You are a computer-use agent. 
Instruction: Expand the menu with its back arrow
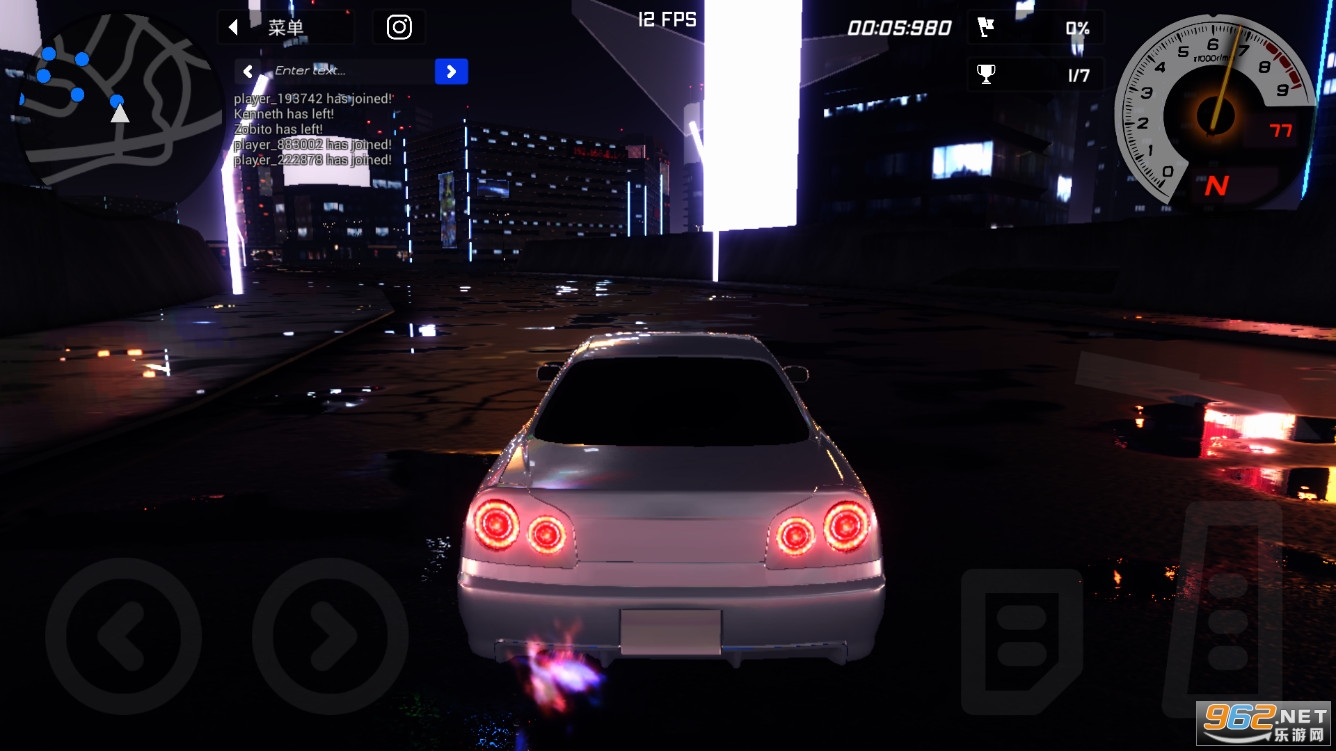pos(233,27)
